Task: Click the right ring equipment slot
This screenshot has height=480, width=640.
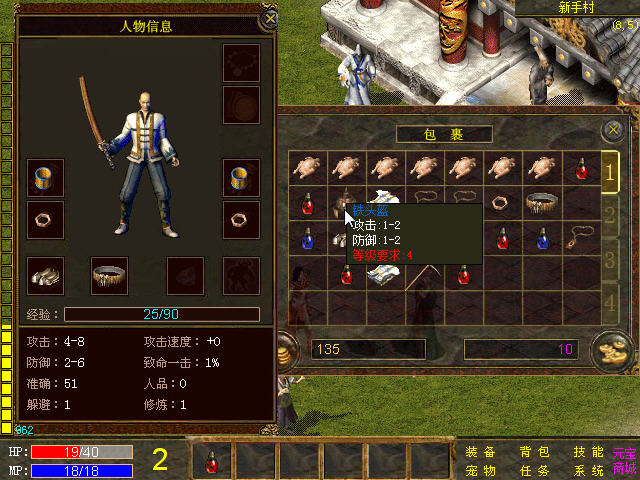Action: 241,217
